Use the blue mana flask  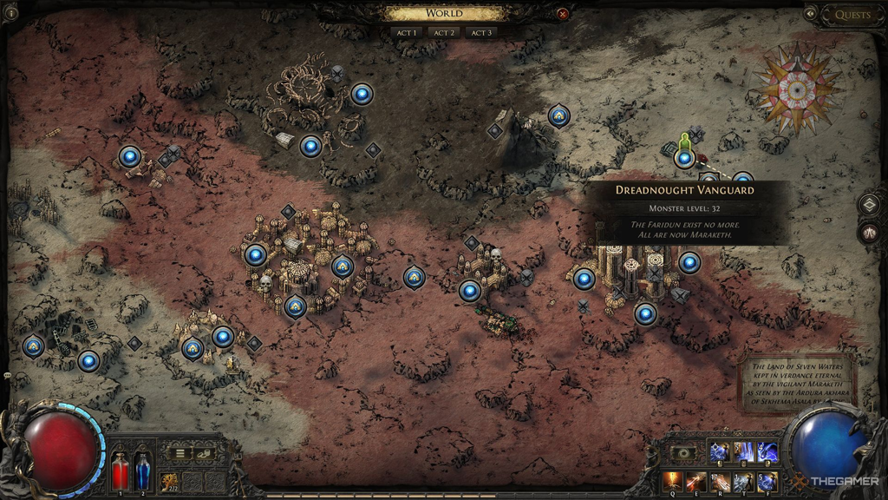pos(142,470)
